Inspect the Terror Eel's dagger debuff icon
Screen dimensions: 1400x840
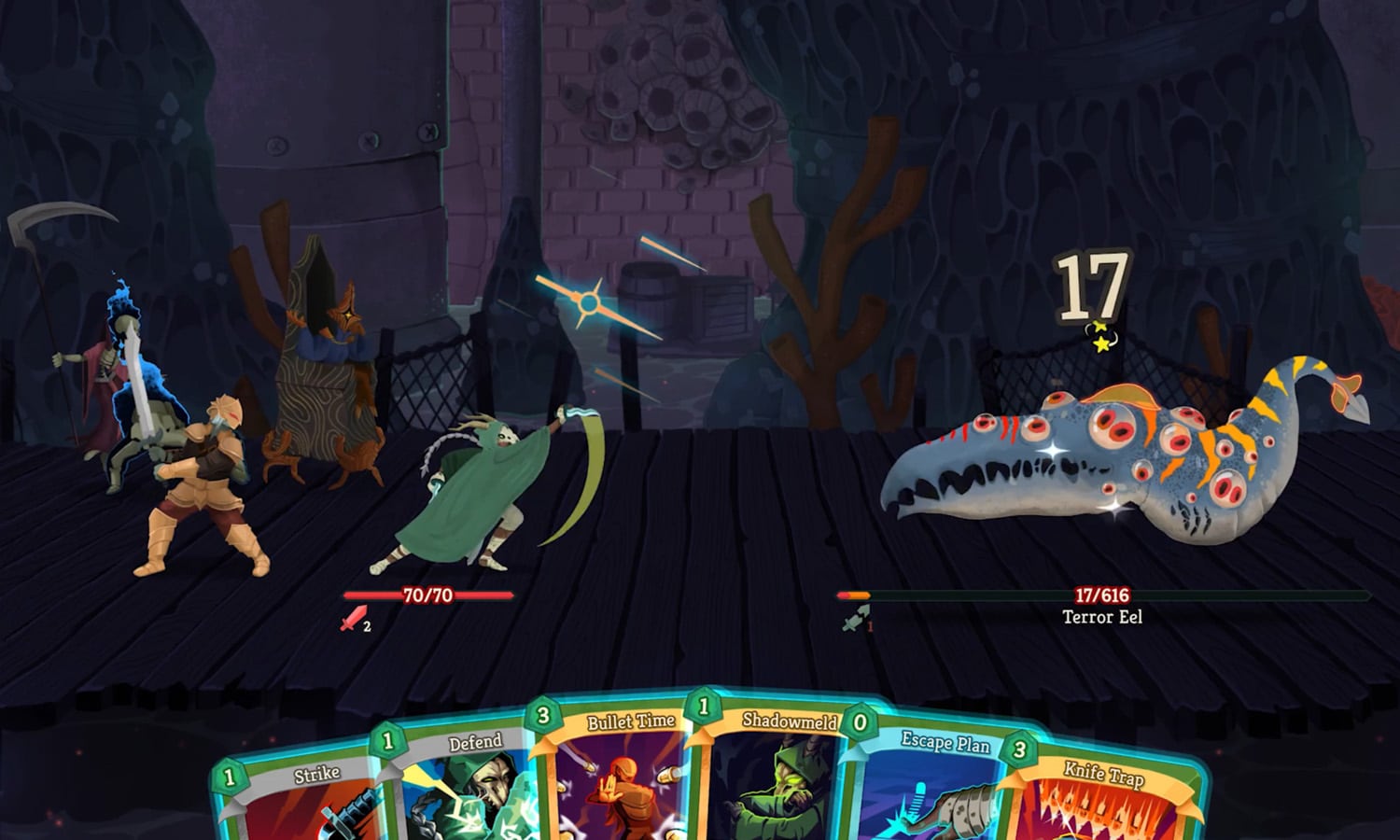pyautogui.click(x=854, y=619)
